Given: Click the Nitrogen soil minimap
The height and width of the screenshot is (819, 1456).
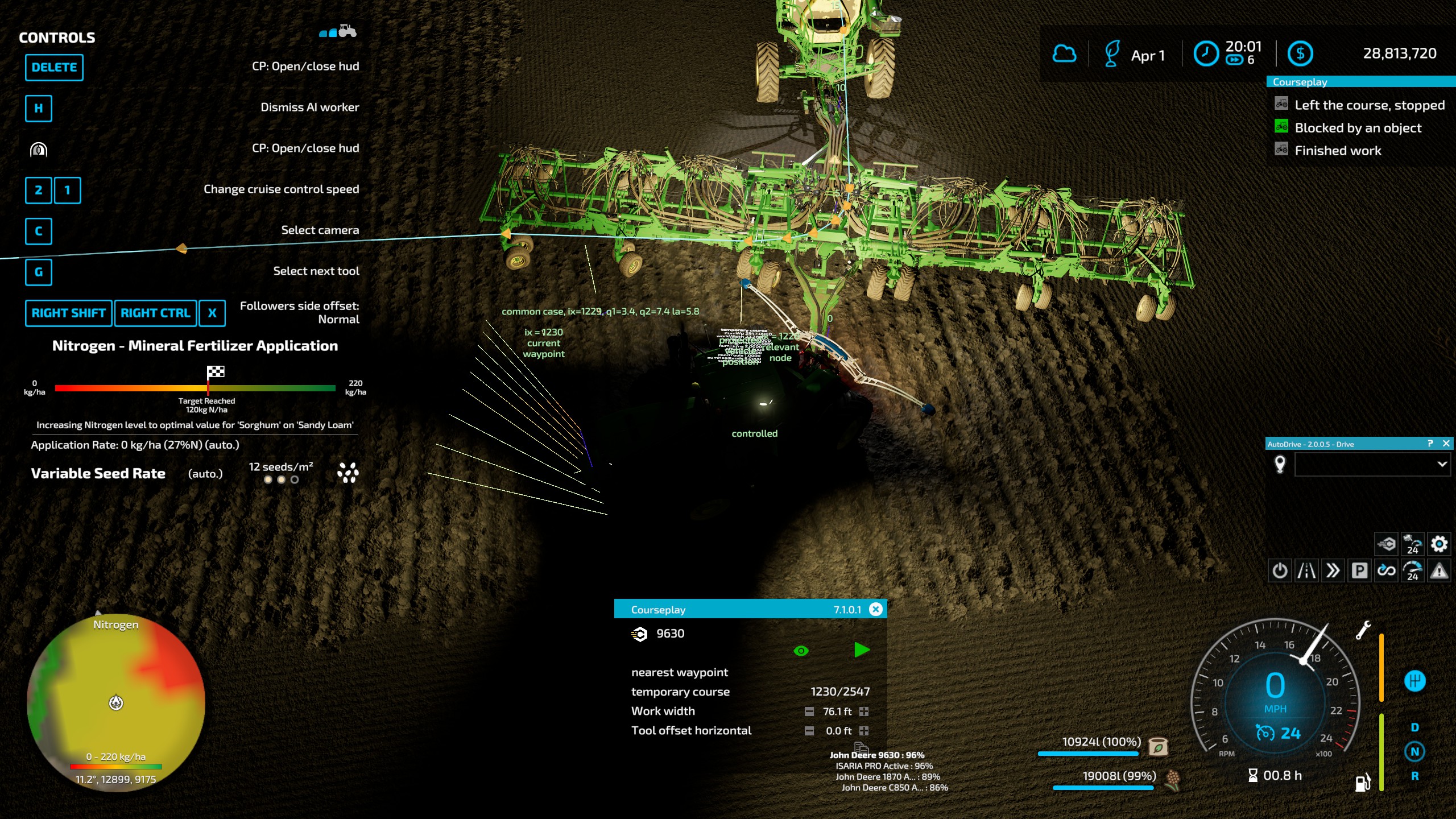Looking at the screenshot, I should click(116, 702).
